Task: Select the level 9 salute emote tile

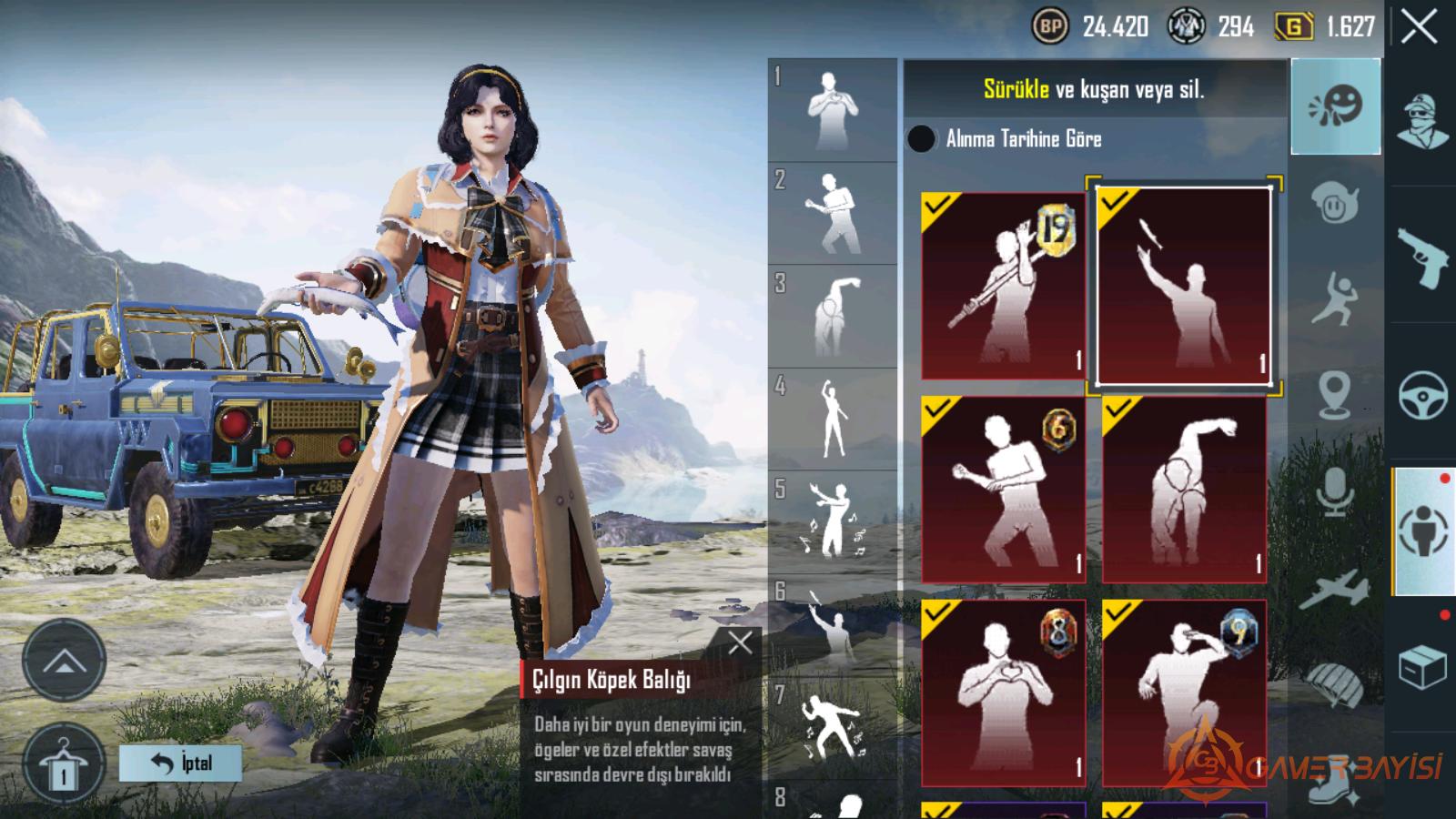Action: pos(1183,693)
